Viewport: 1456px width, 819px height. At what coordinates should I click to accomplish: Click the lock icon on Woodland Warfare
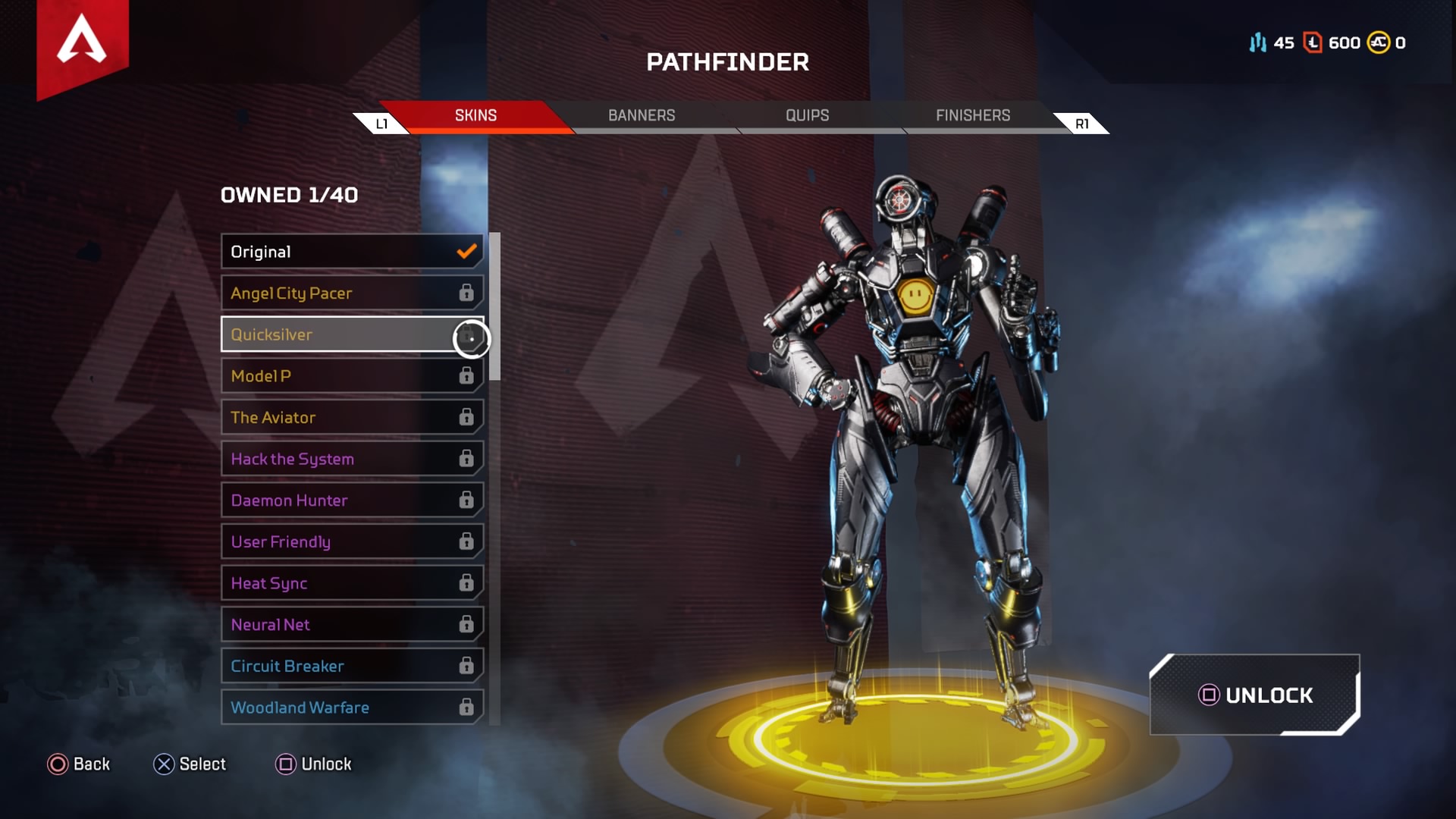coord(466,707)
